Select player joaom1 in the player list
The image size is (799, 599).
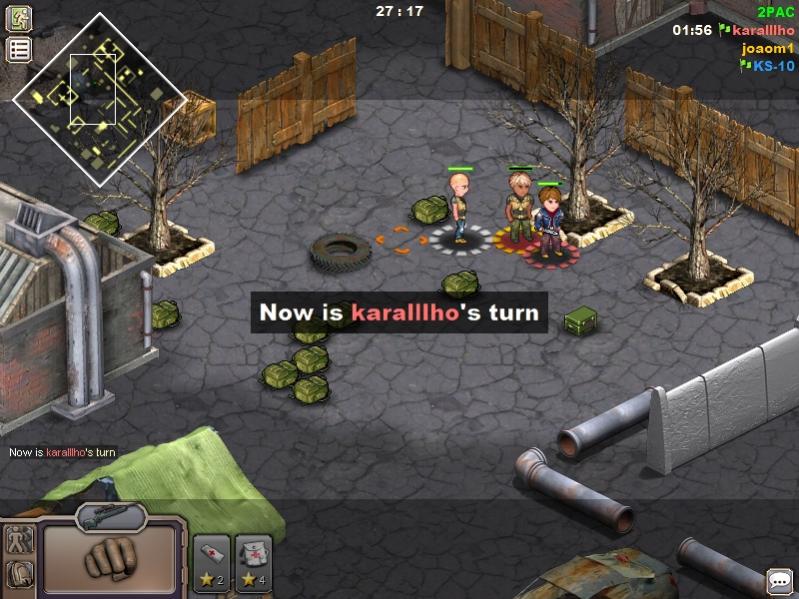click(769, 48)
